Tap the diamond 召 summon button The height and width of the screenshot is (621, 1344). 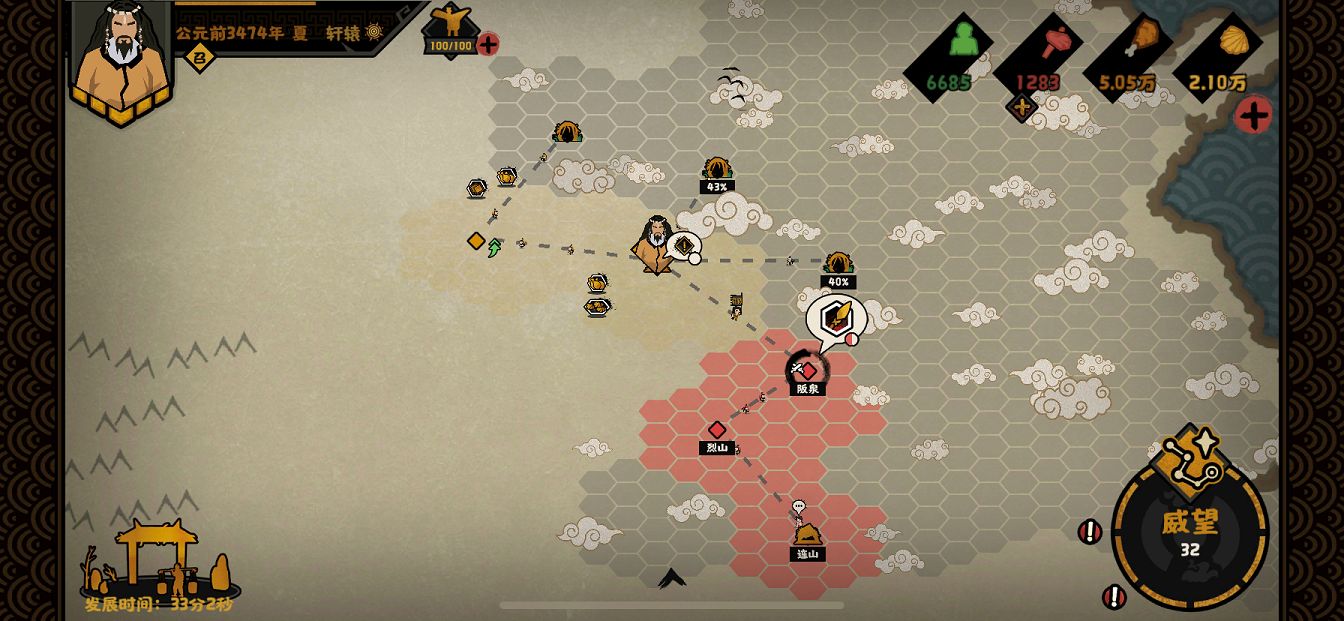(x=199, y=57)
